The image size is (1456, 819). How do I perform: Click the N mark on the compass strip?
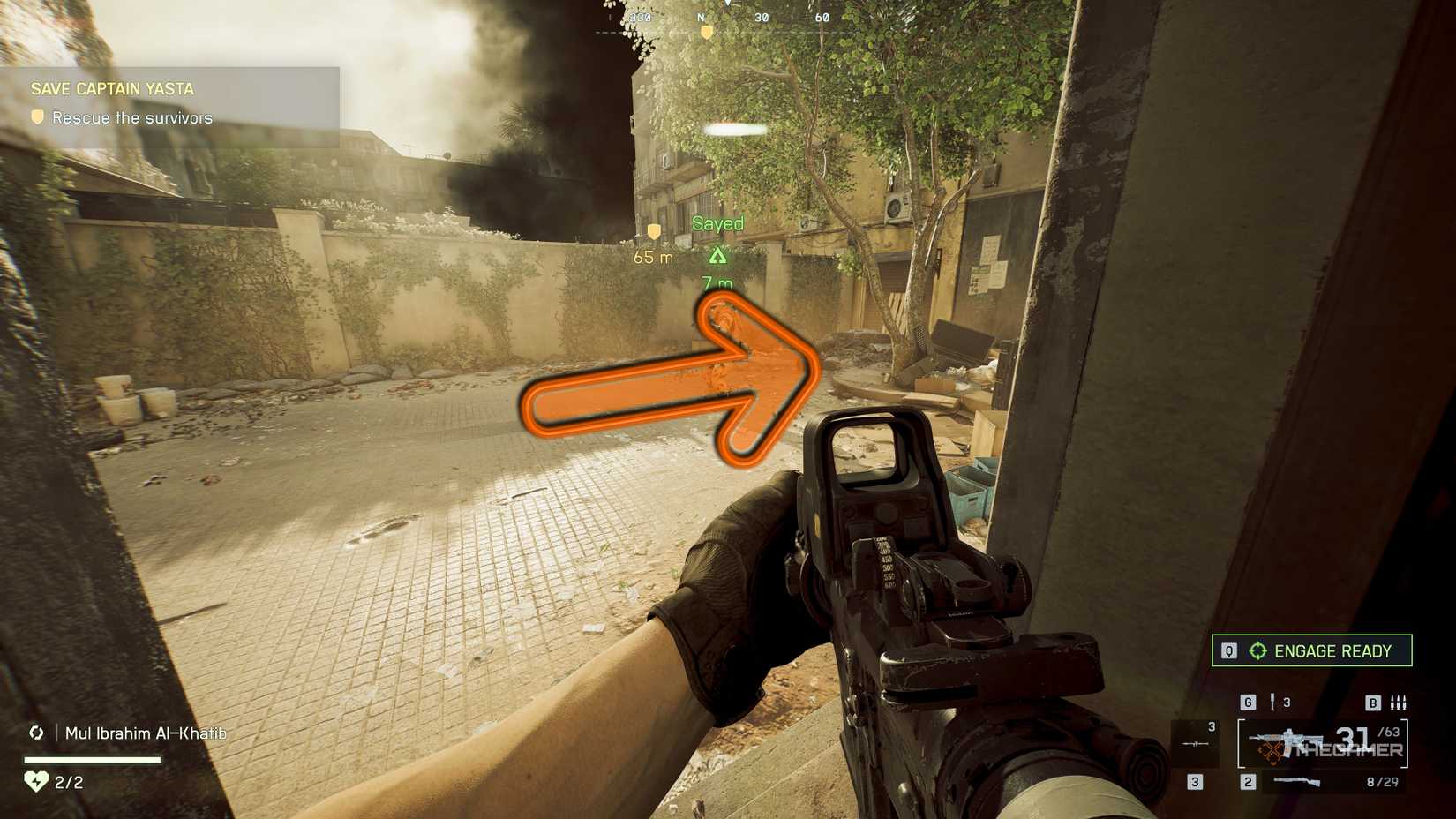pos(701,16)
